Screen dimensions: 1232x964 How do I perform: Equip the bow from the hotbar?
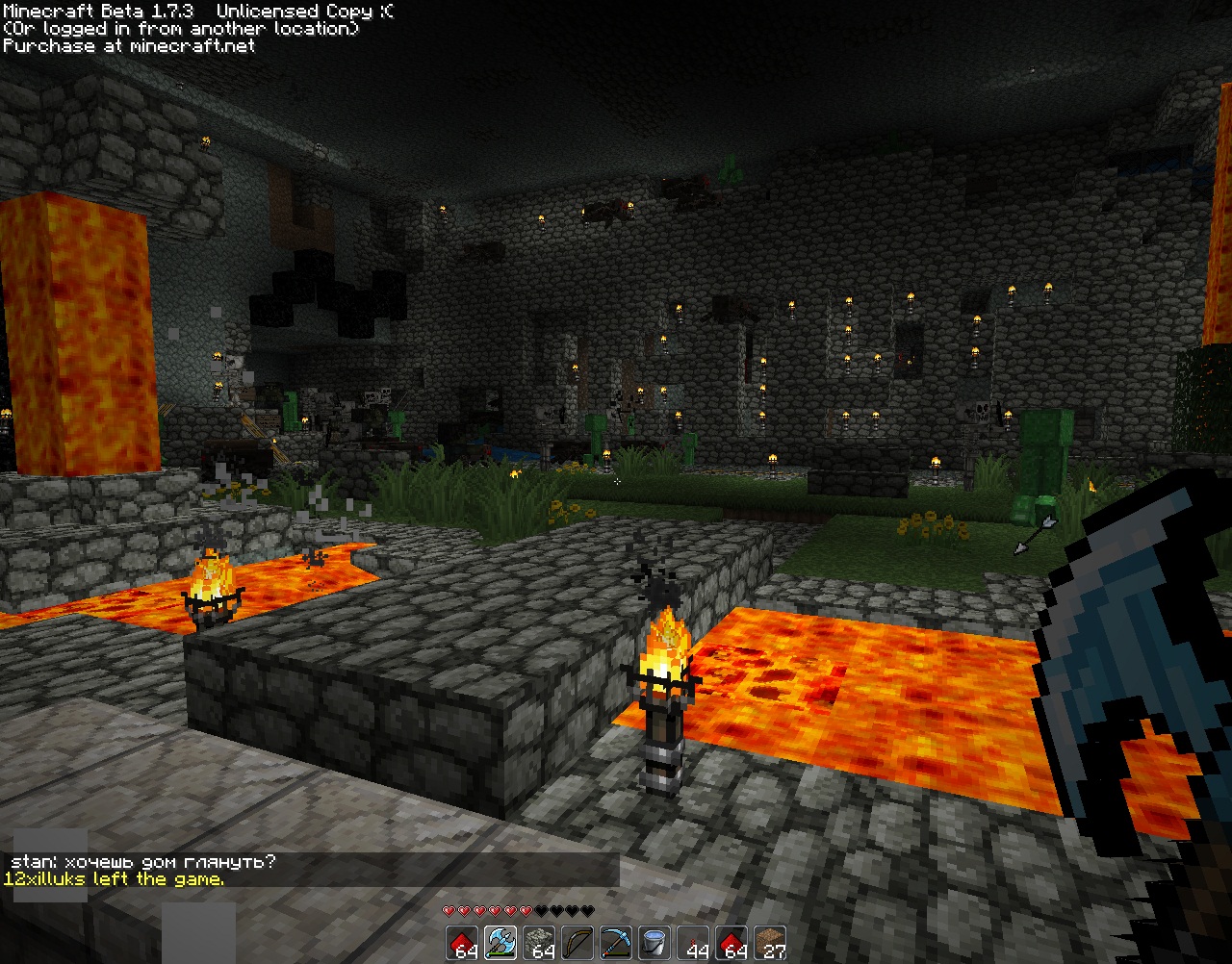point(577,943)
